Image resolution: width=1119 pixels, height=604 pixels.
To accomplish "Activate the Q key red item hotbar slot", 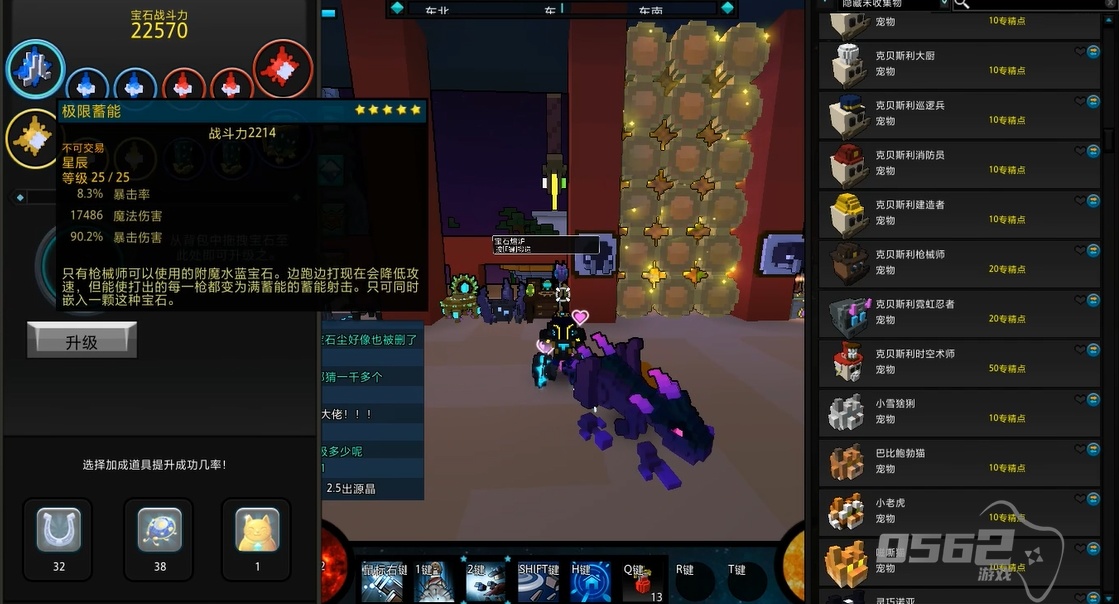I will click(638, 580).
